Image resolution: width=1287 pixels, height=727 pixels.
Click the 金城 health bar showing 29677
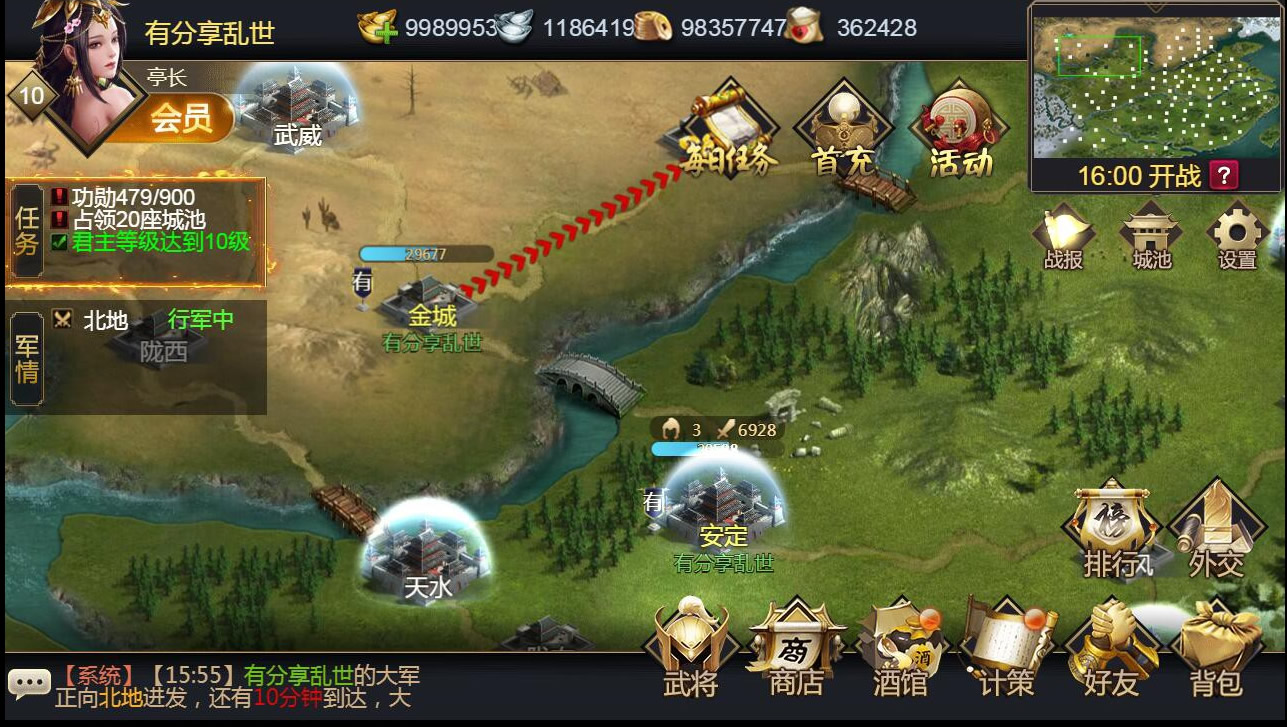pos(426,253)
